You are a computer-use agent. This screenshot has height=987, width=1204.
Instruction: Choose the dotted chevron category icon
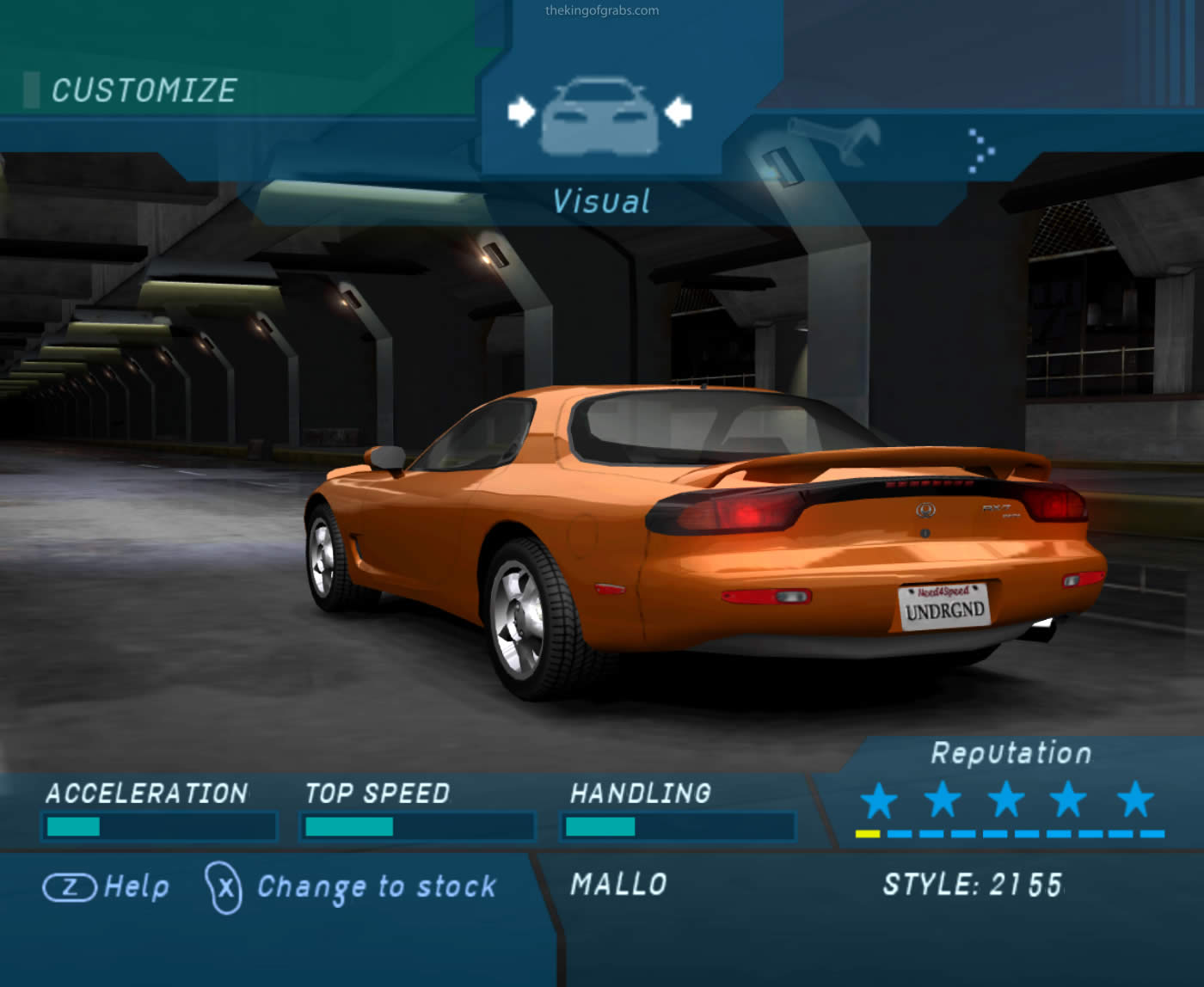click(980, 151)
